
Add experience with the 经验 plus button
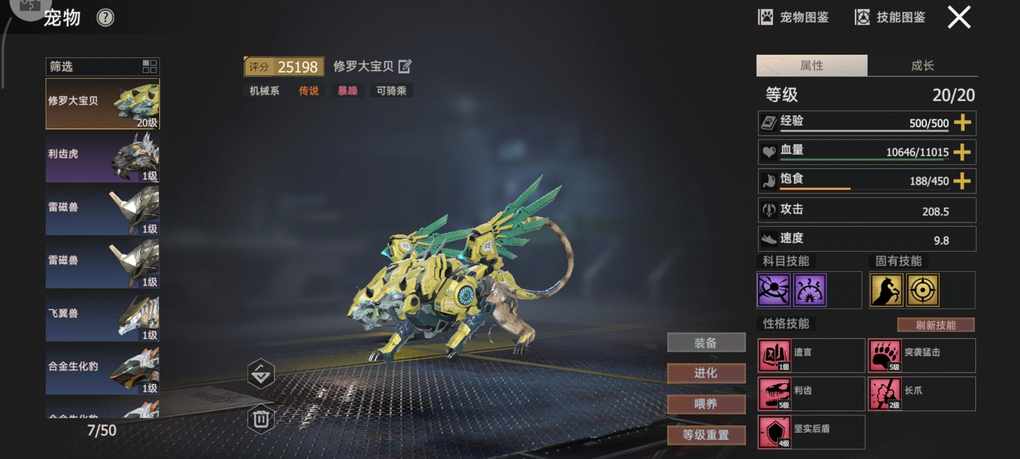(x=962, y=122)
